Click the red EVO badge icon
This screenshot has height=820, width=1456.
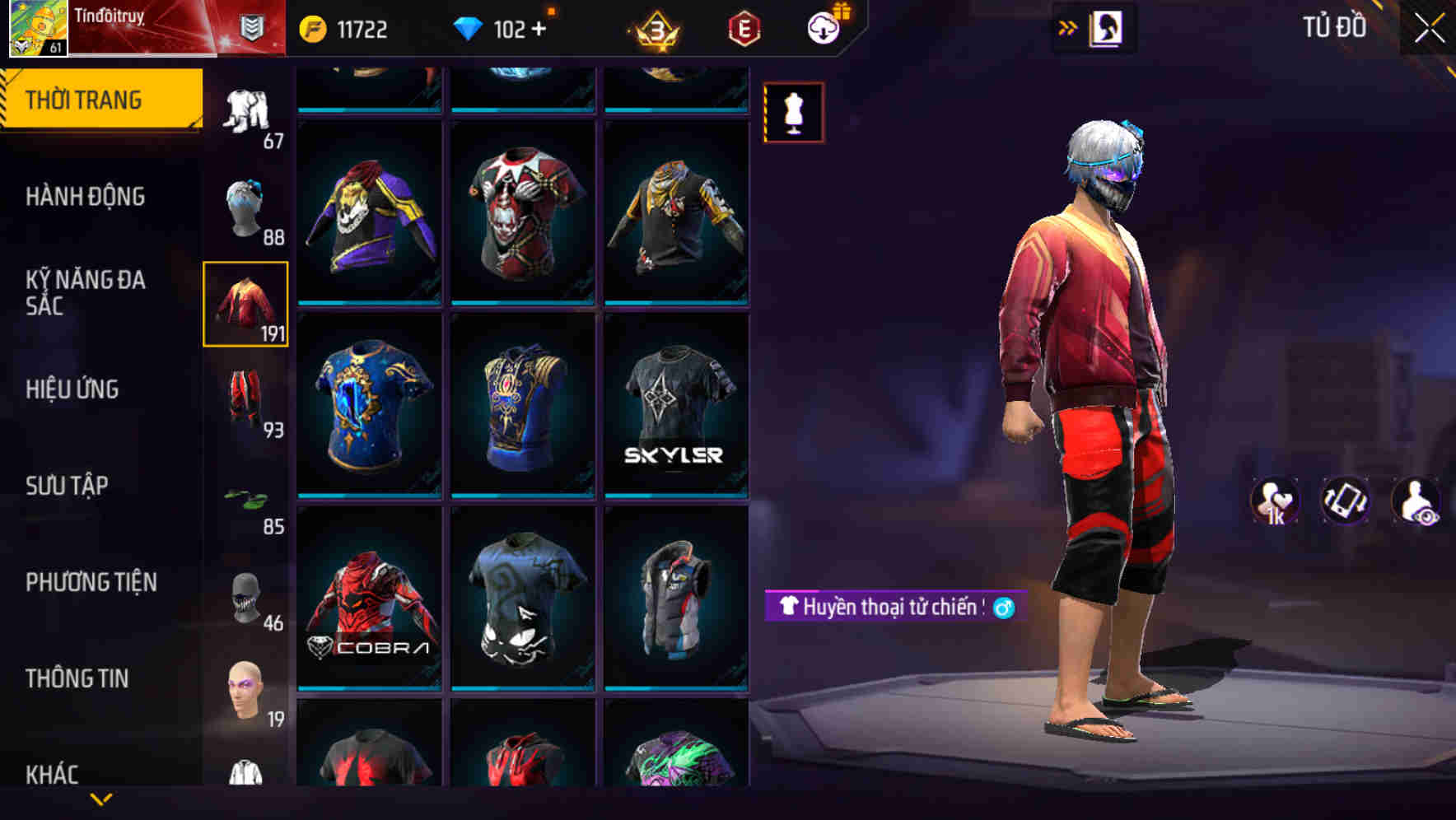[743, 28]
